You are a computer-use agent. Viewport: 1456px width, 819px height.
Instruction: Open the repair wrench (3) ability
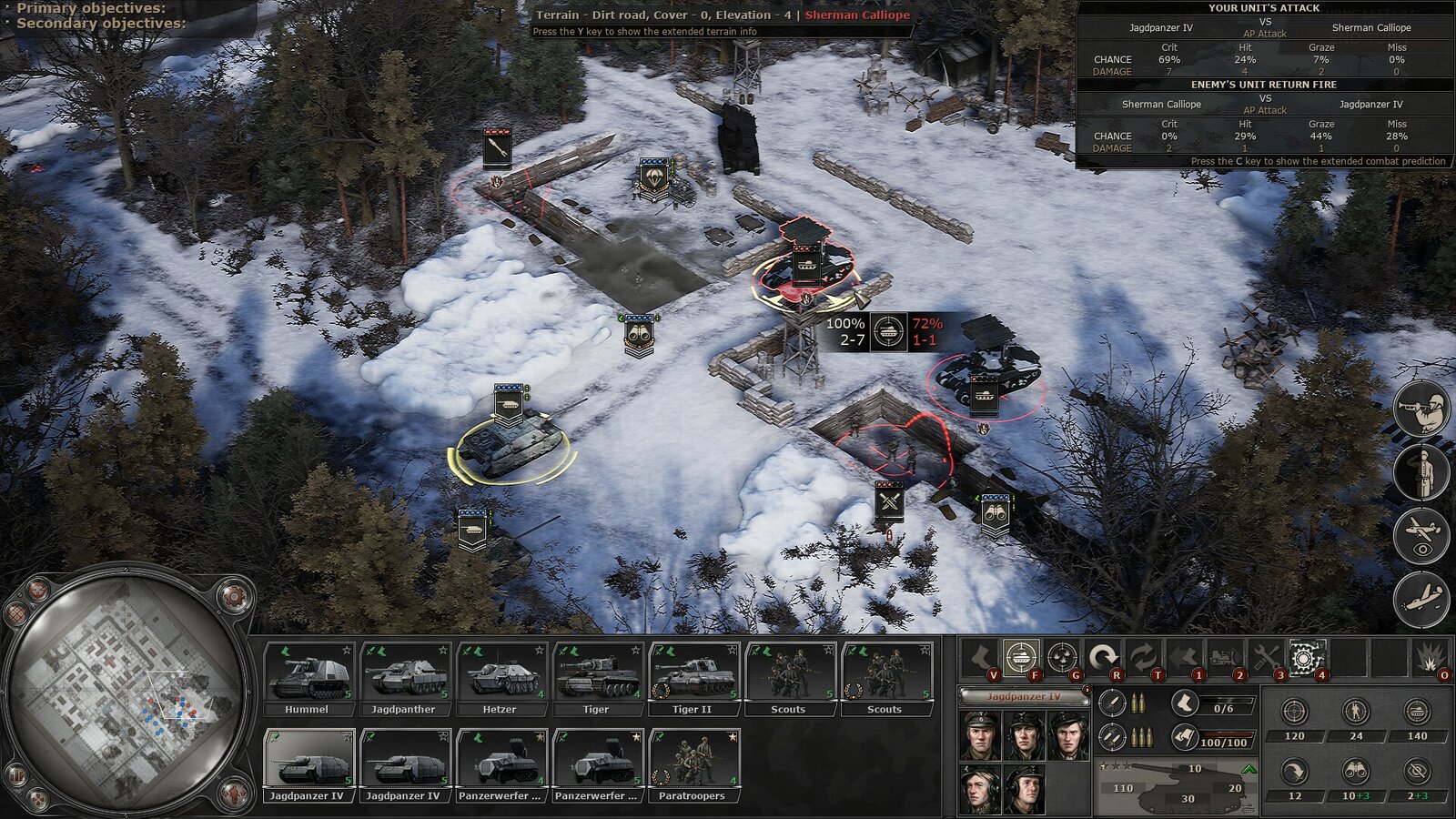1265,656
